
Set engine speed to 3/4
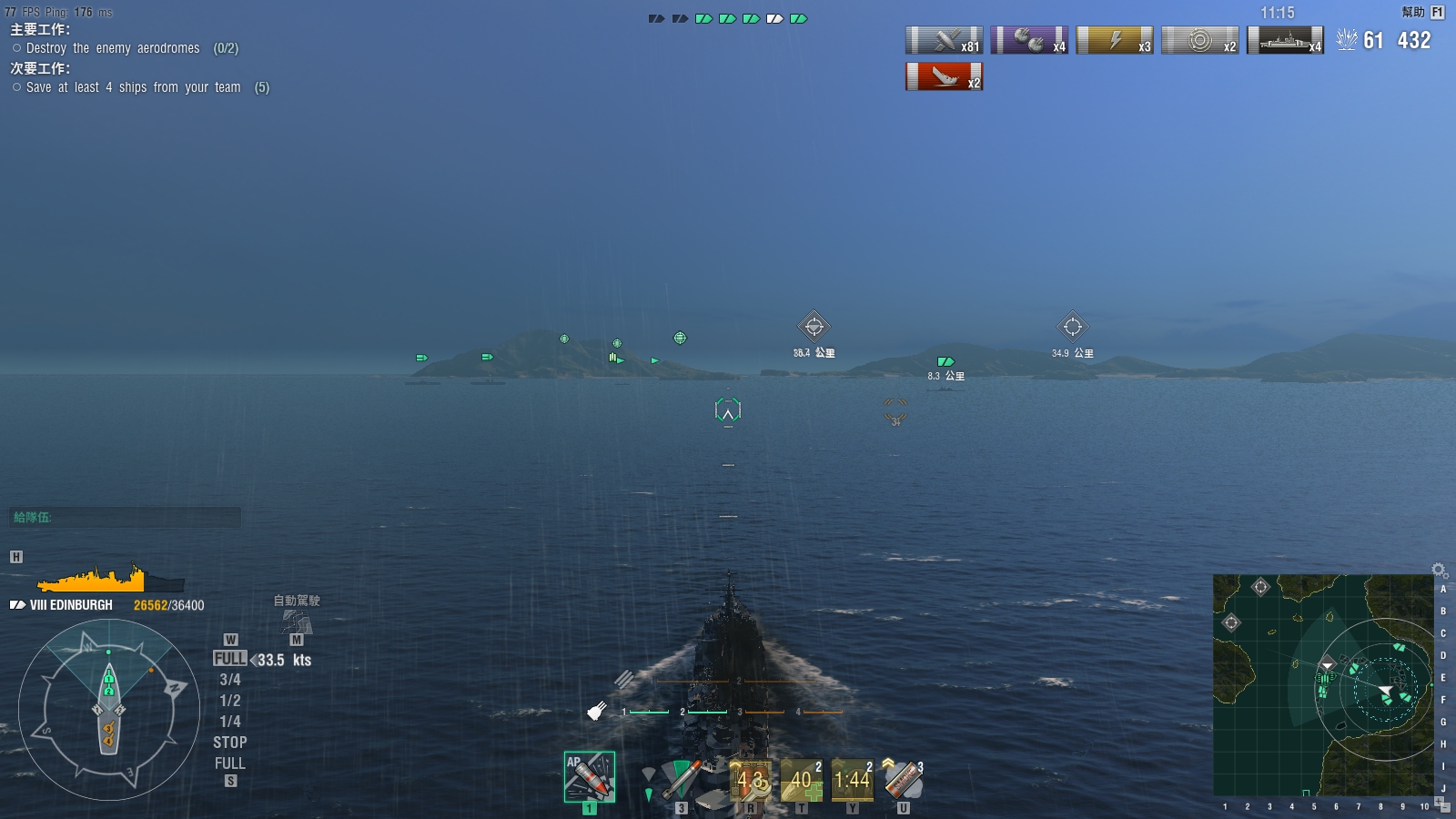click(x=229, y=680)
